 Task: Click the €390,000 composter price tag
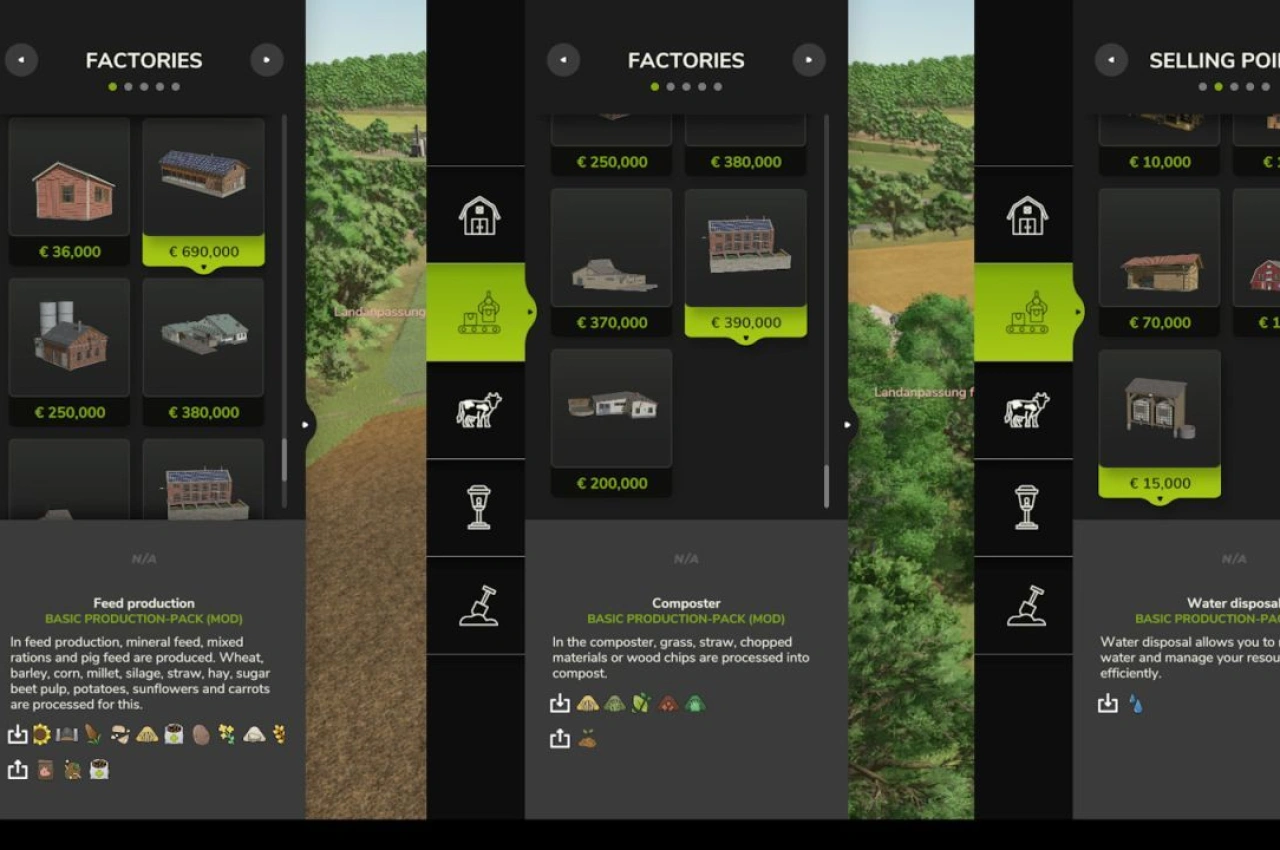[x=745, y=322]
